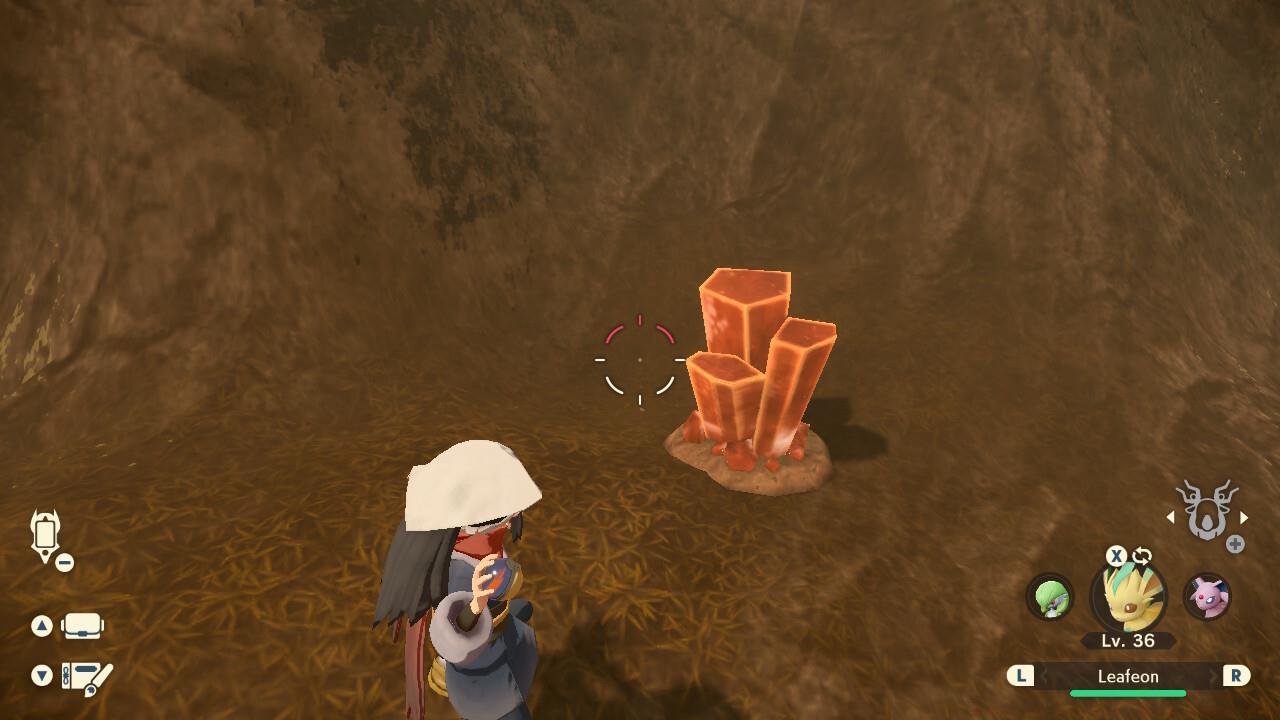
Task: Expand the left arrow beside the Wyrdeer icon
Action: pos(1170,518)
